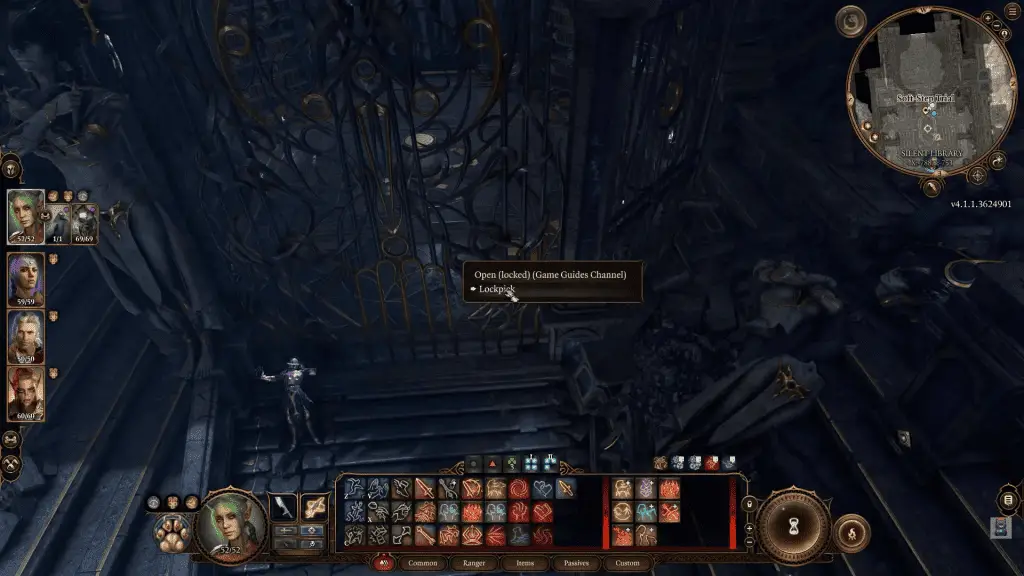The width and height of the screenshot is (1024, 576).
Task: Select the Custom hotbar tab
Action: point(627,564)
